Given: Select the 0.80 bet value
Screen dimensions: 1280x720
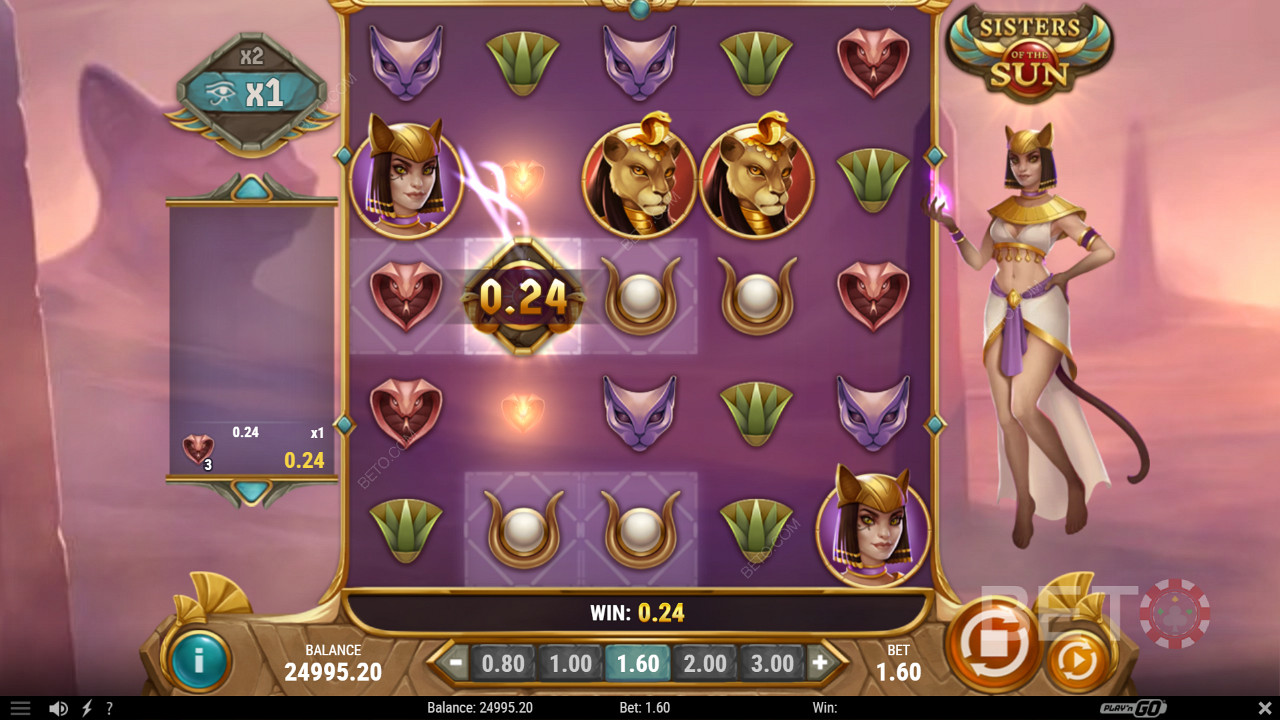Looking at the screenshot, I should pyautogui.click(x=503, y=663).
